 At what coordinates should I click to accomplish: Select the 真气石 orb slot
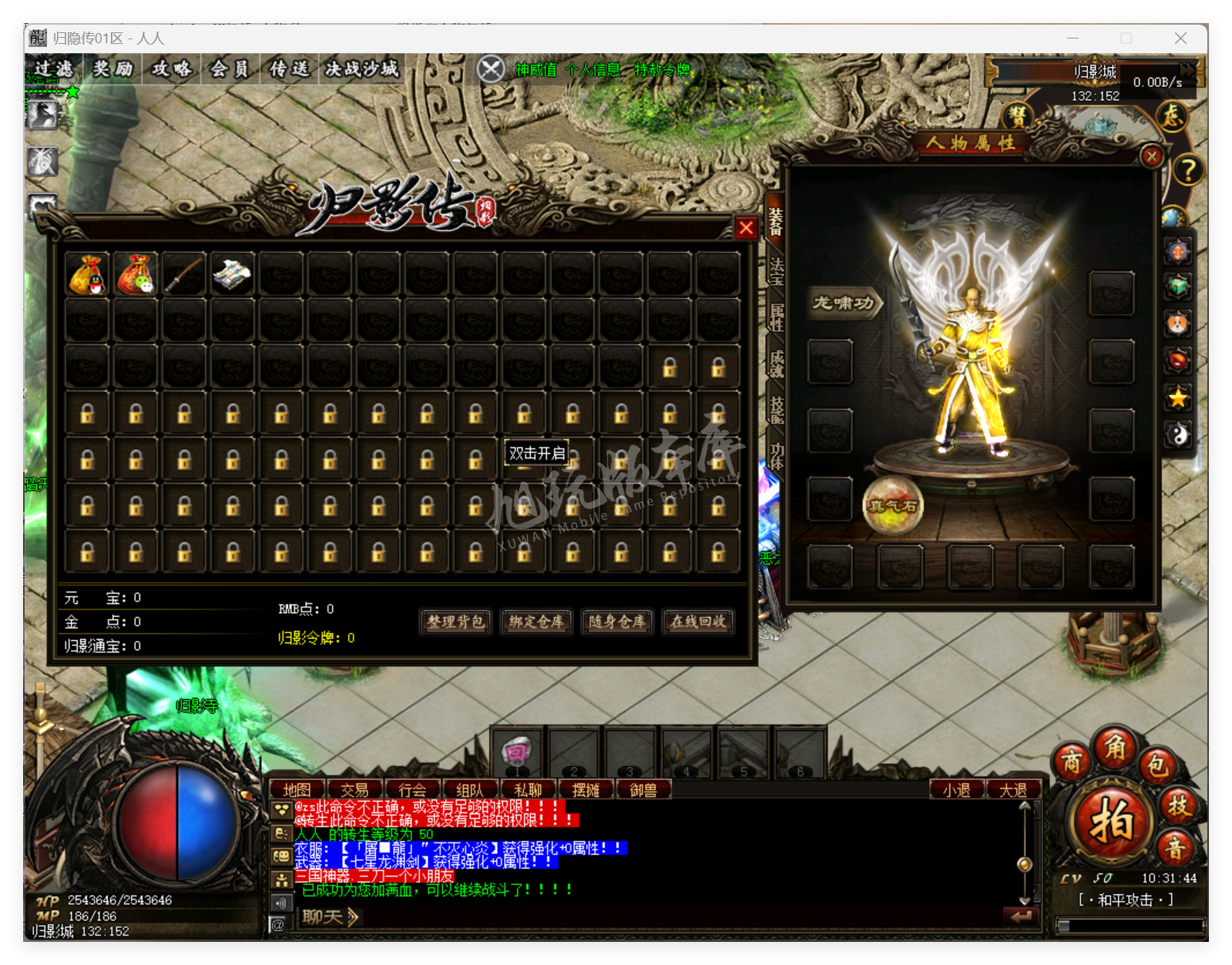pos(893,506)
